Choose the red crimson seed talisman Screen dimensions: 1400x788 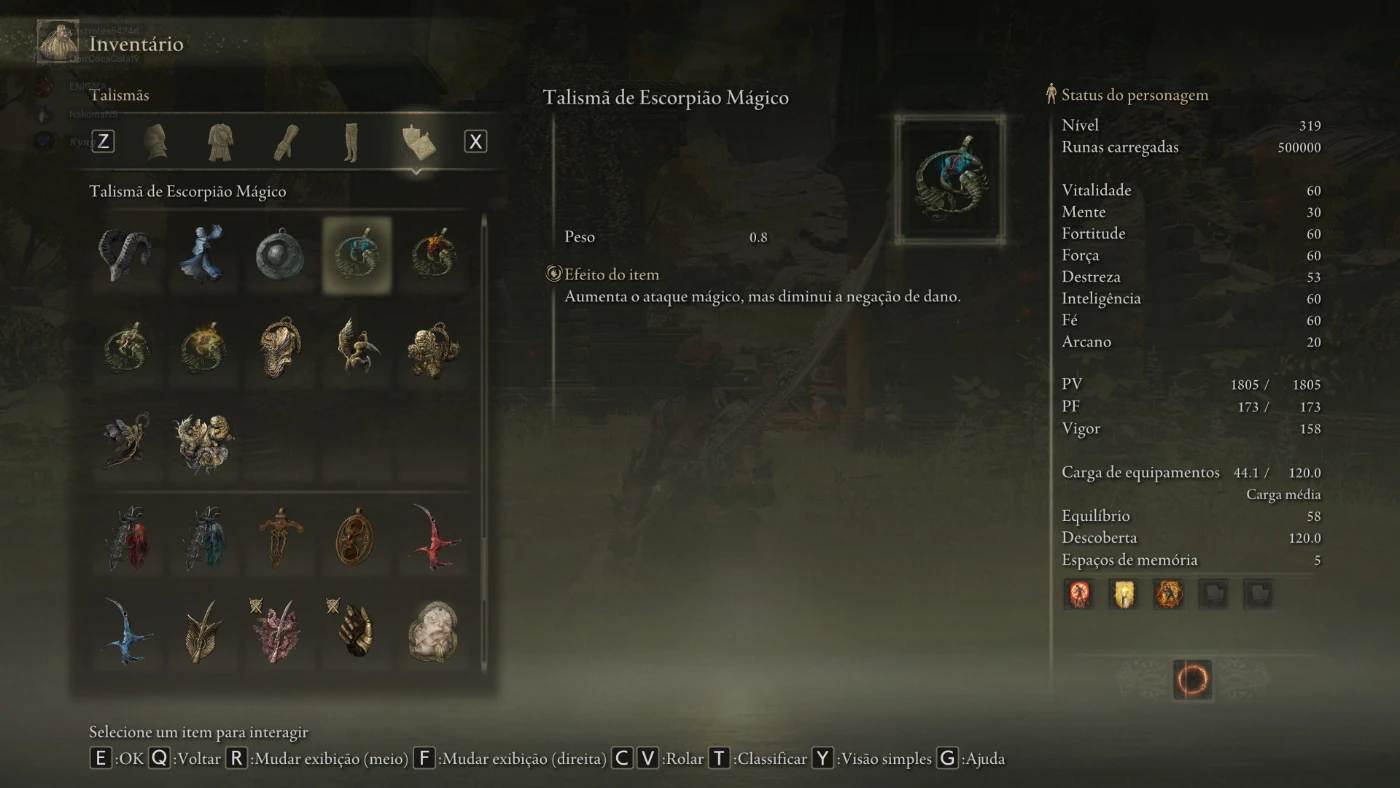(434, 537)
